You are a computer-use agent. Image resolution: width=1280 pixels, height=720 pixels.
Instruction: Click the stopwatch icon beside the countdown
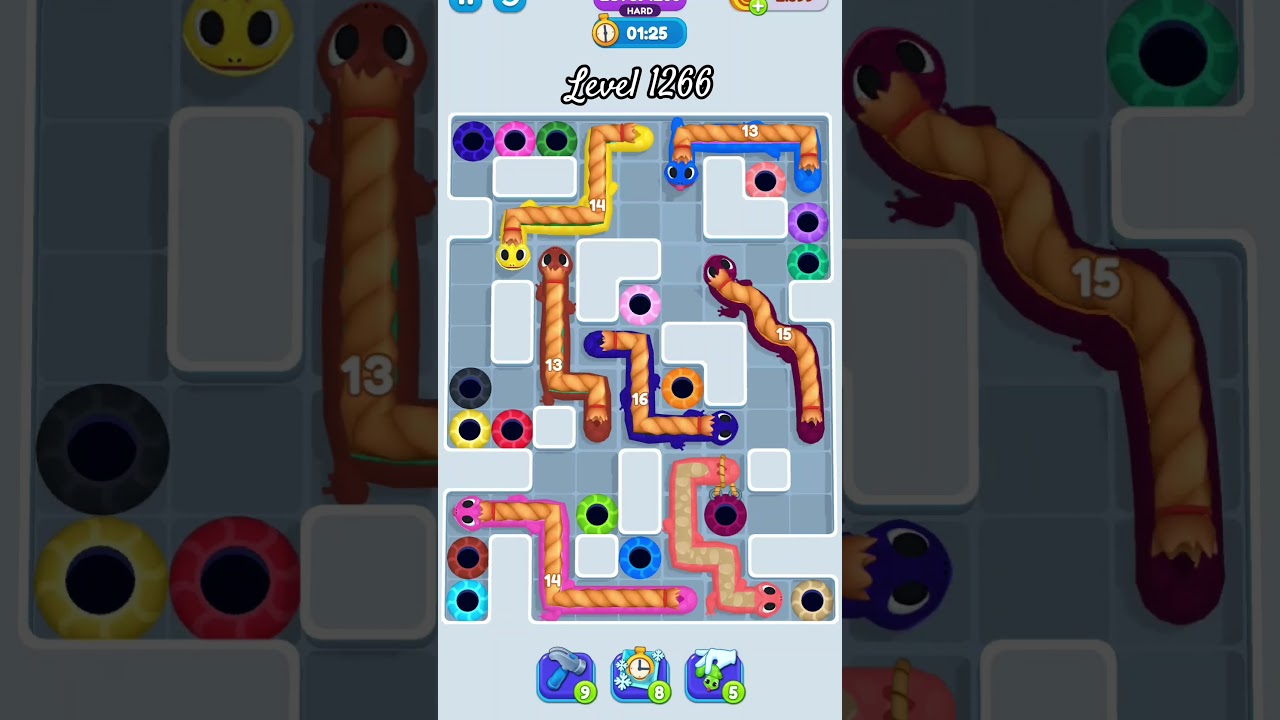pyautogui.click(x=605, y=32)
